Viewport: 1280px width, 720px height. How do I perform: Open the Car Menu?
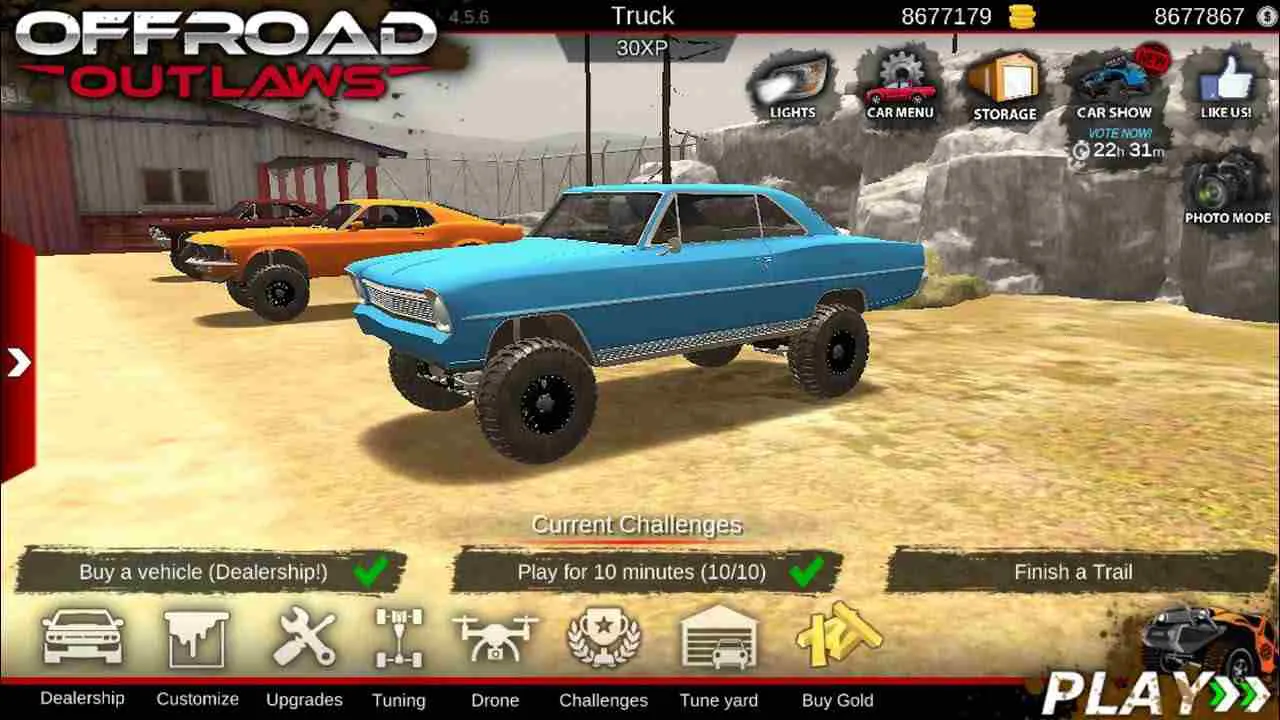(x=899, y=85)
